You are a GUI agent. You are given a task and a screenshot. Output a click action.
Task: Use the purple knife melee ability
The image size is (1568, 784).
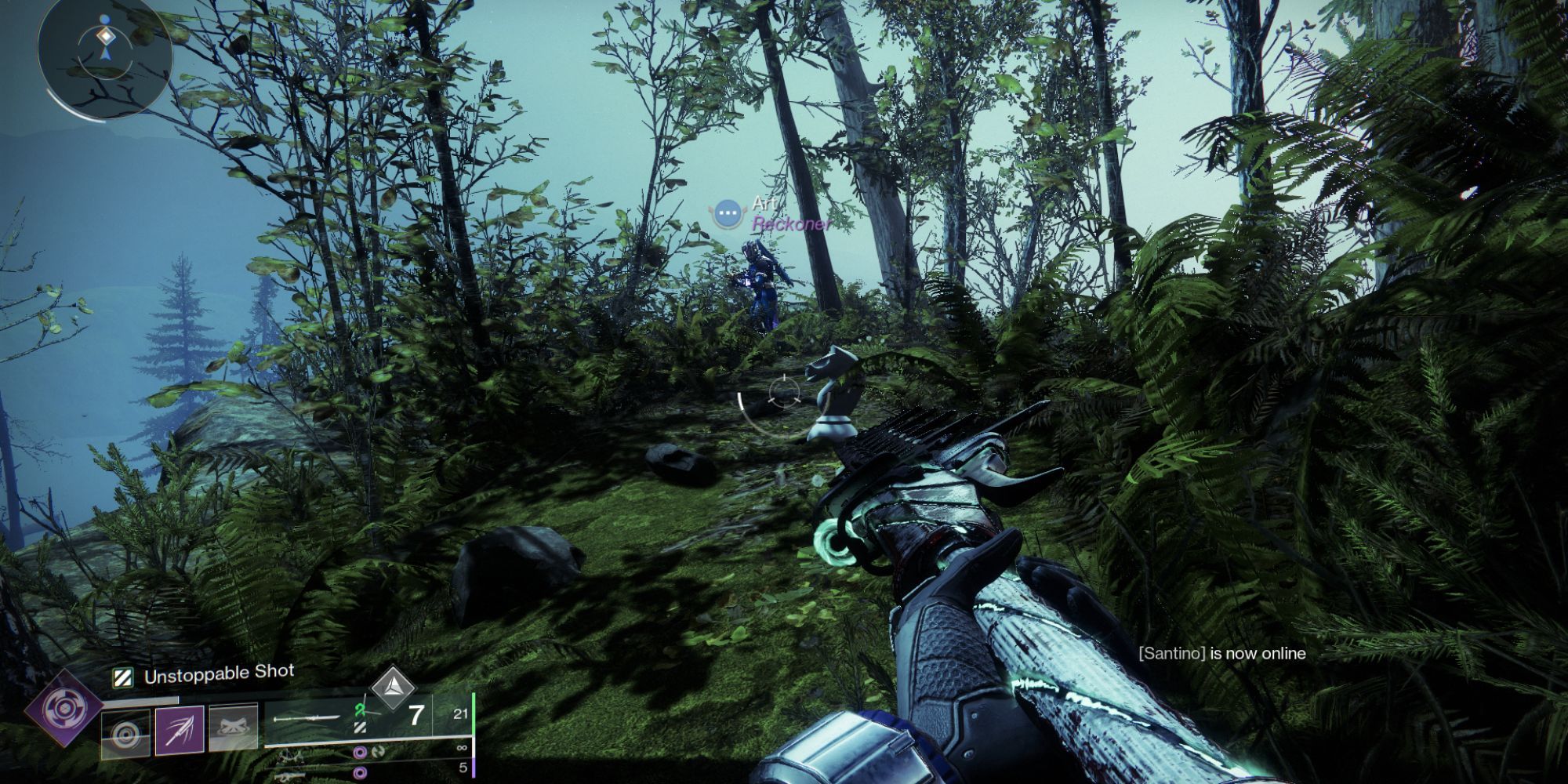coord(180,731)
